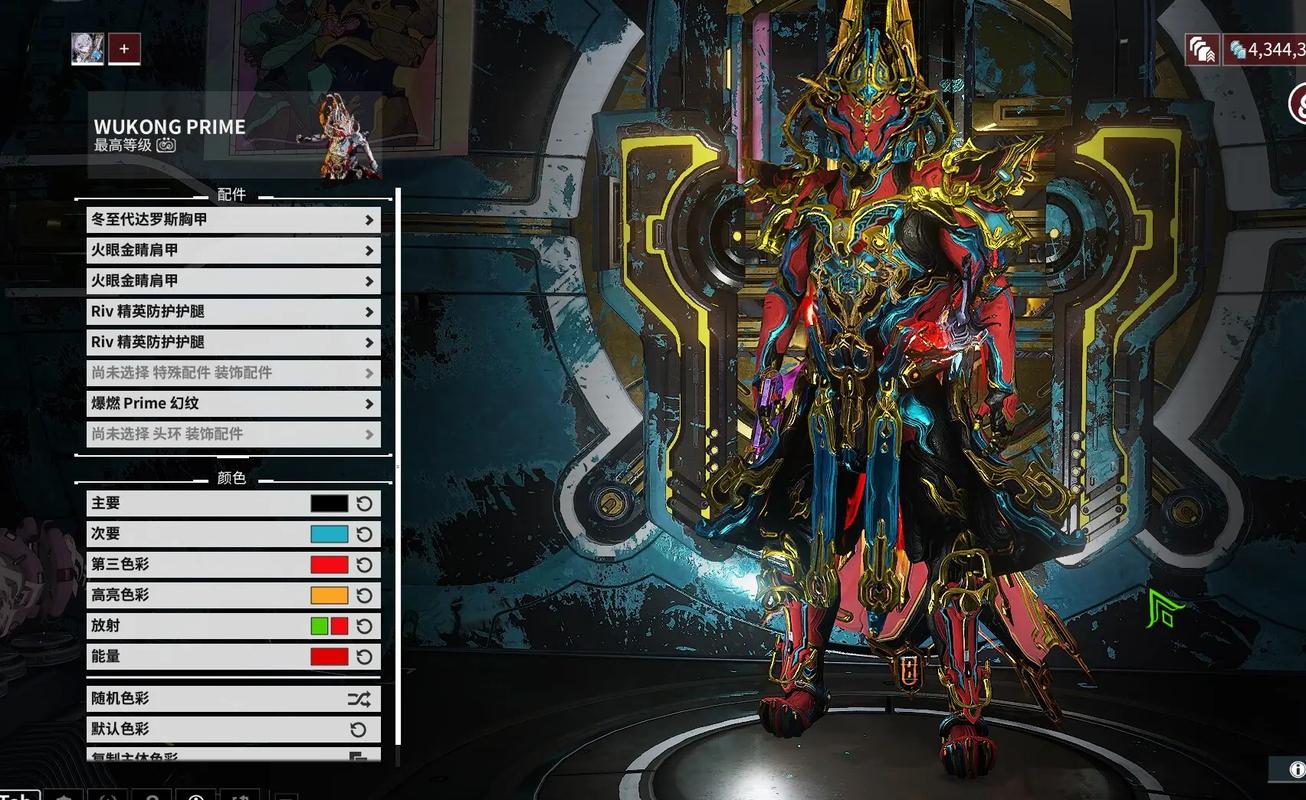The image size is (1306, 800).
Task: Open the green 放射 emissive color swatch
Action: pyautogui.click(x=319, y=626)
